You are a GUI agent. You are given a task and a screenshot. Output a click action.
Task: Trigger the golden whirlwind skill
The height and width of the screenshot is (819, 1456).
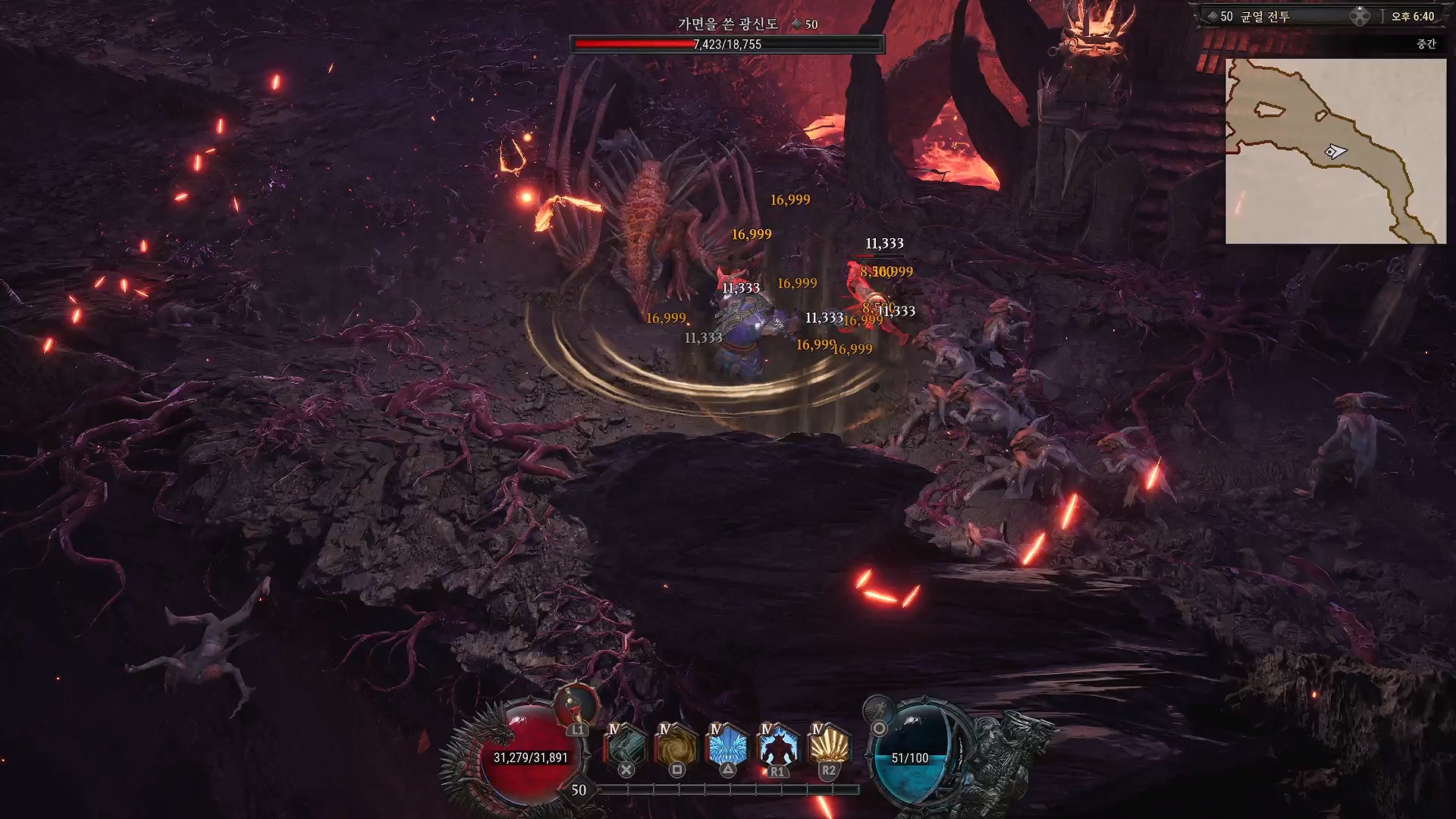676,746
